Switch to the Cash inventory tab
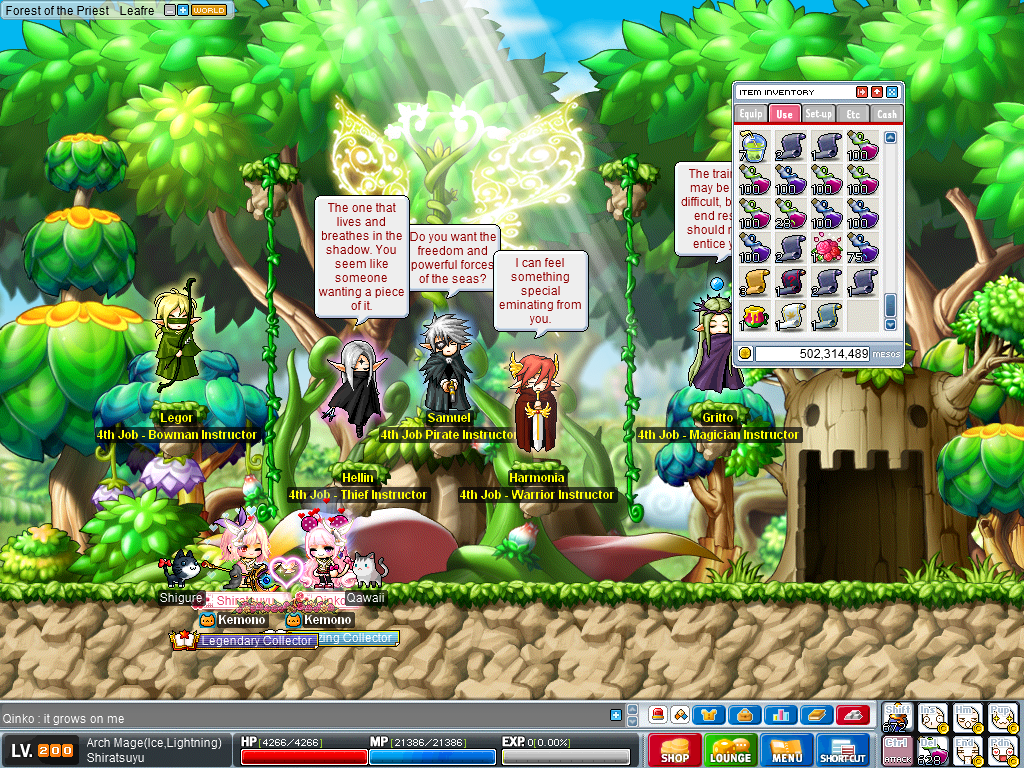 pyautogui.click(x=886, y=114)
